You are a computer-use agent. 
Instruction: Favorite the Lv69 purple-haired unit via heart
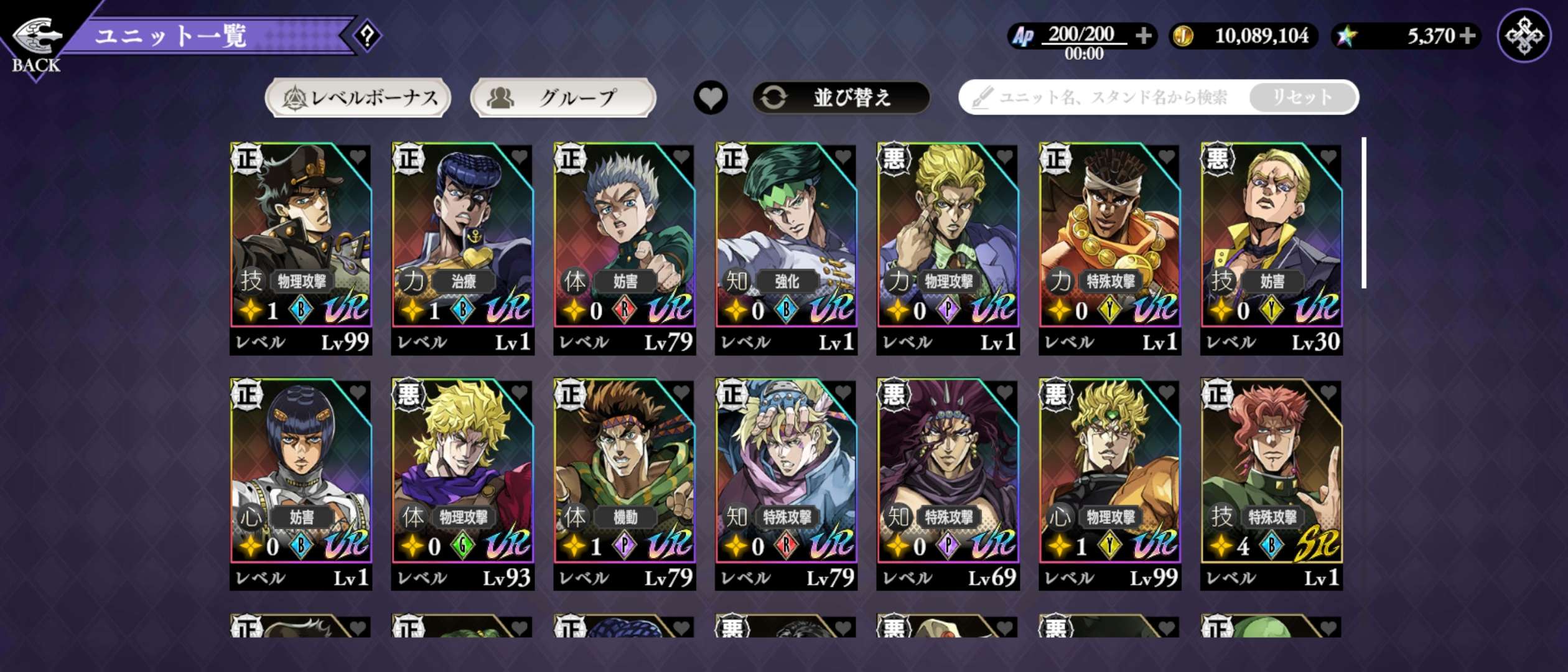(x=1004, y=393)
